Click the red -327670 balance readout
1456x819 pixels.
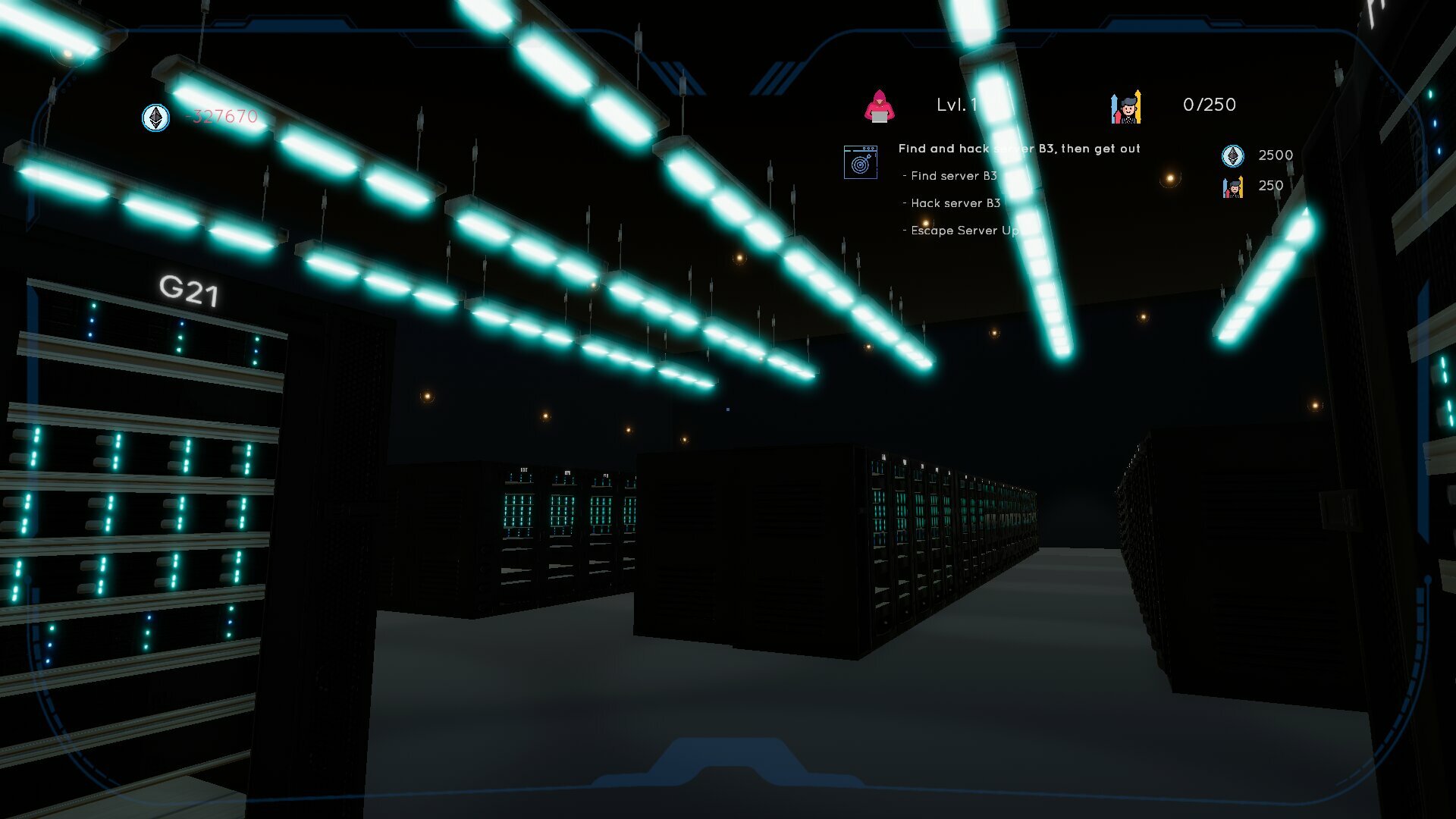coord(218,118)
